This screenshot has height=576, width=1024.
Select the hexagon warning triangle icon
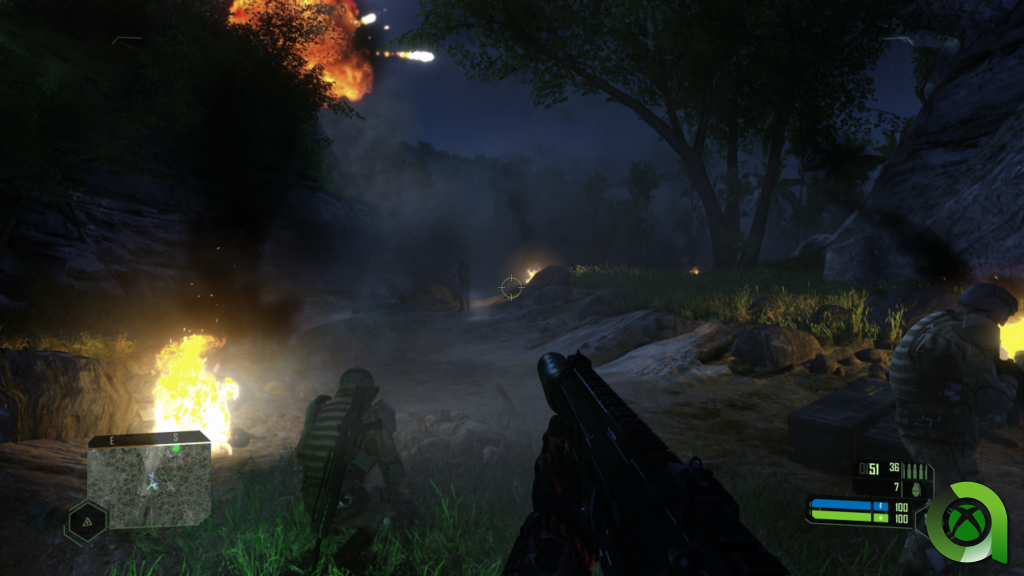coord(86,521)
